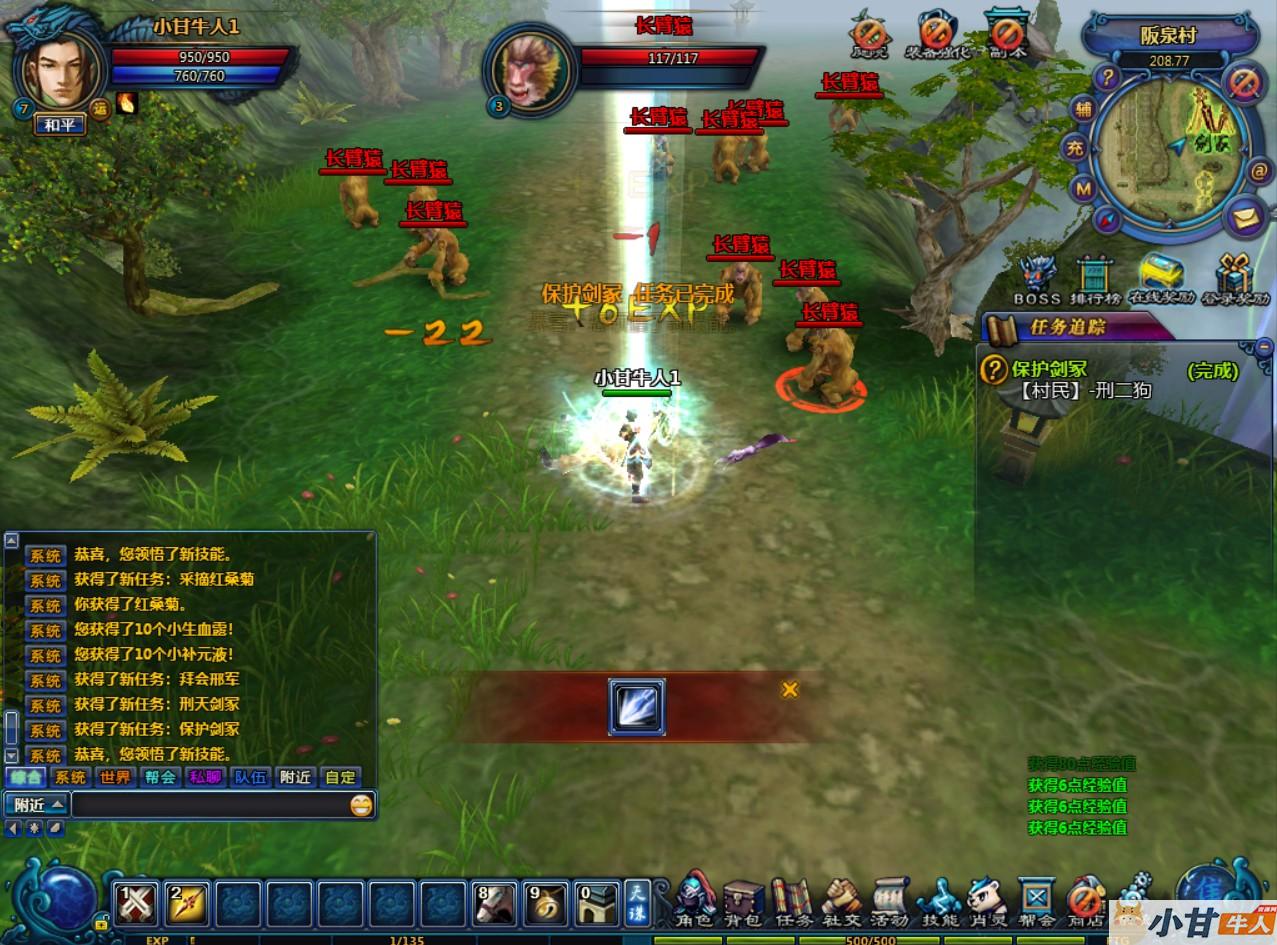Switch chat to the 世界 world tab

115,777
